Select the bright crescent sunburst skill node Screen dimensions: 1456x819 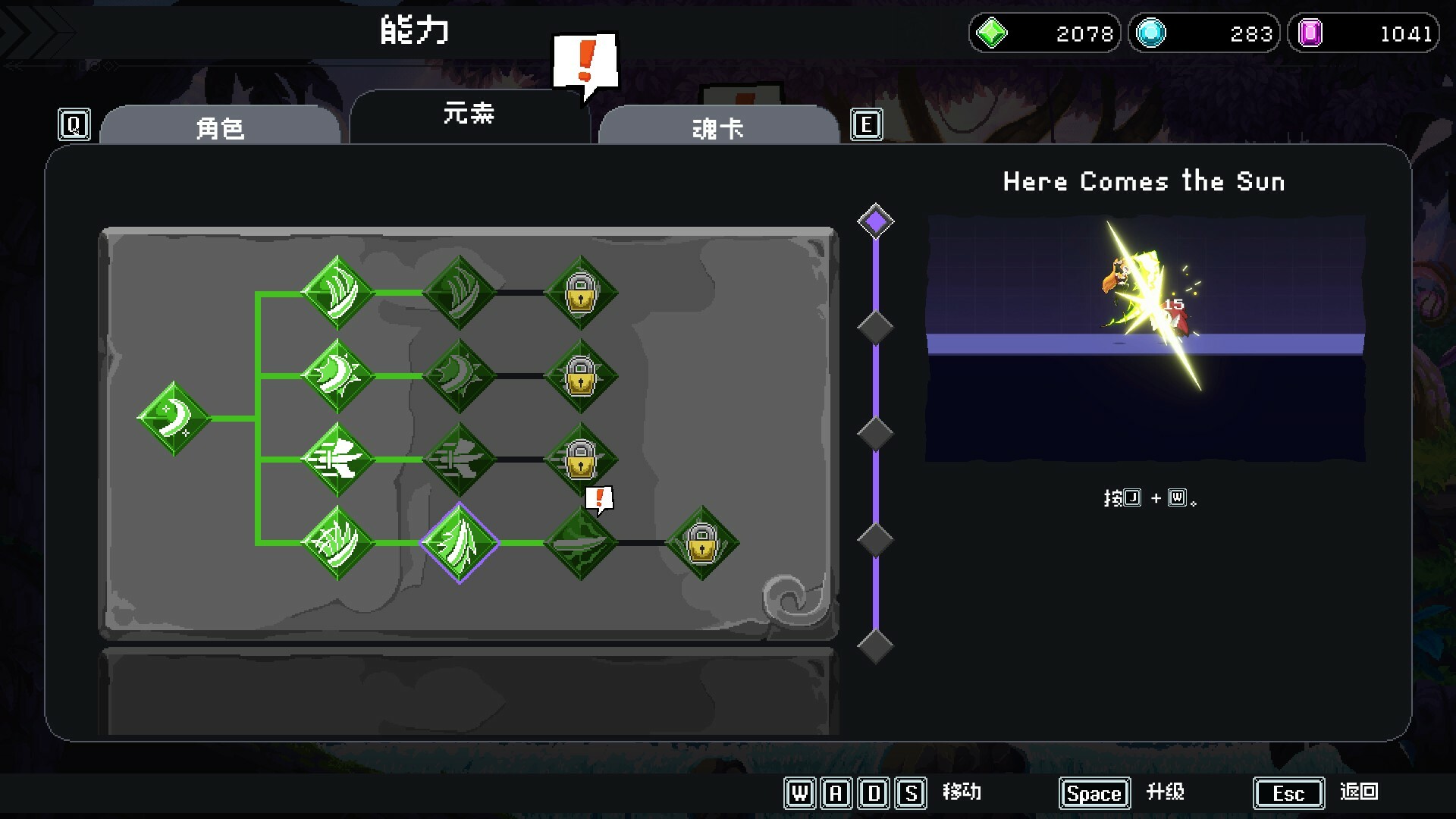coord(337,376)
